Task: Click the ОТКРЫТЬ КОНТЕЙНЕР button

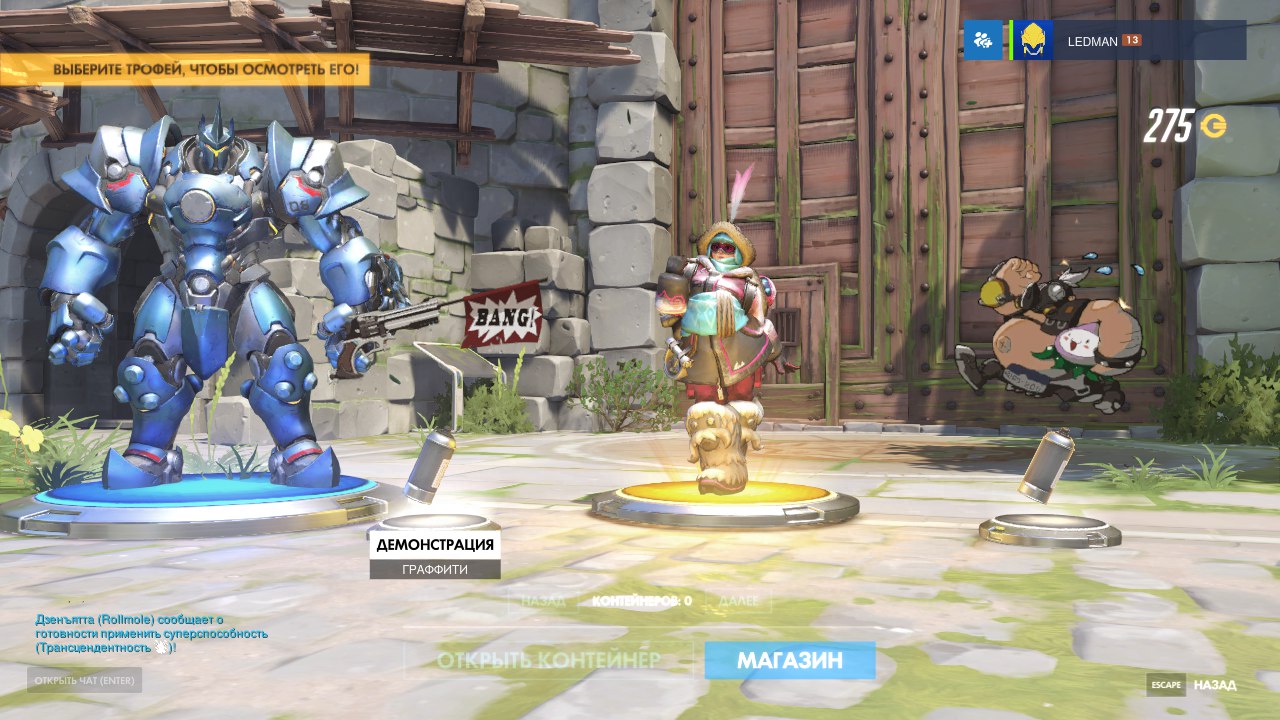Action: (548, 660)
